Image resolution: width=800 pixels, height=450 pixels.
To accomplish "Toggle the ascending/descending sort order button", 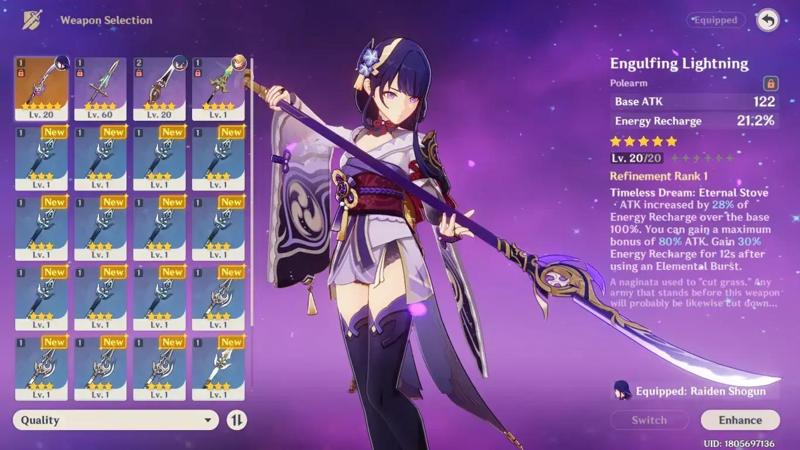I will click(x=237, y=420).
